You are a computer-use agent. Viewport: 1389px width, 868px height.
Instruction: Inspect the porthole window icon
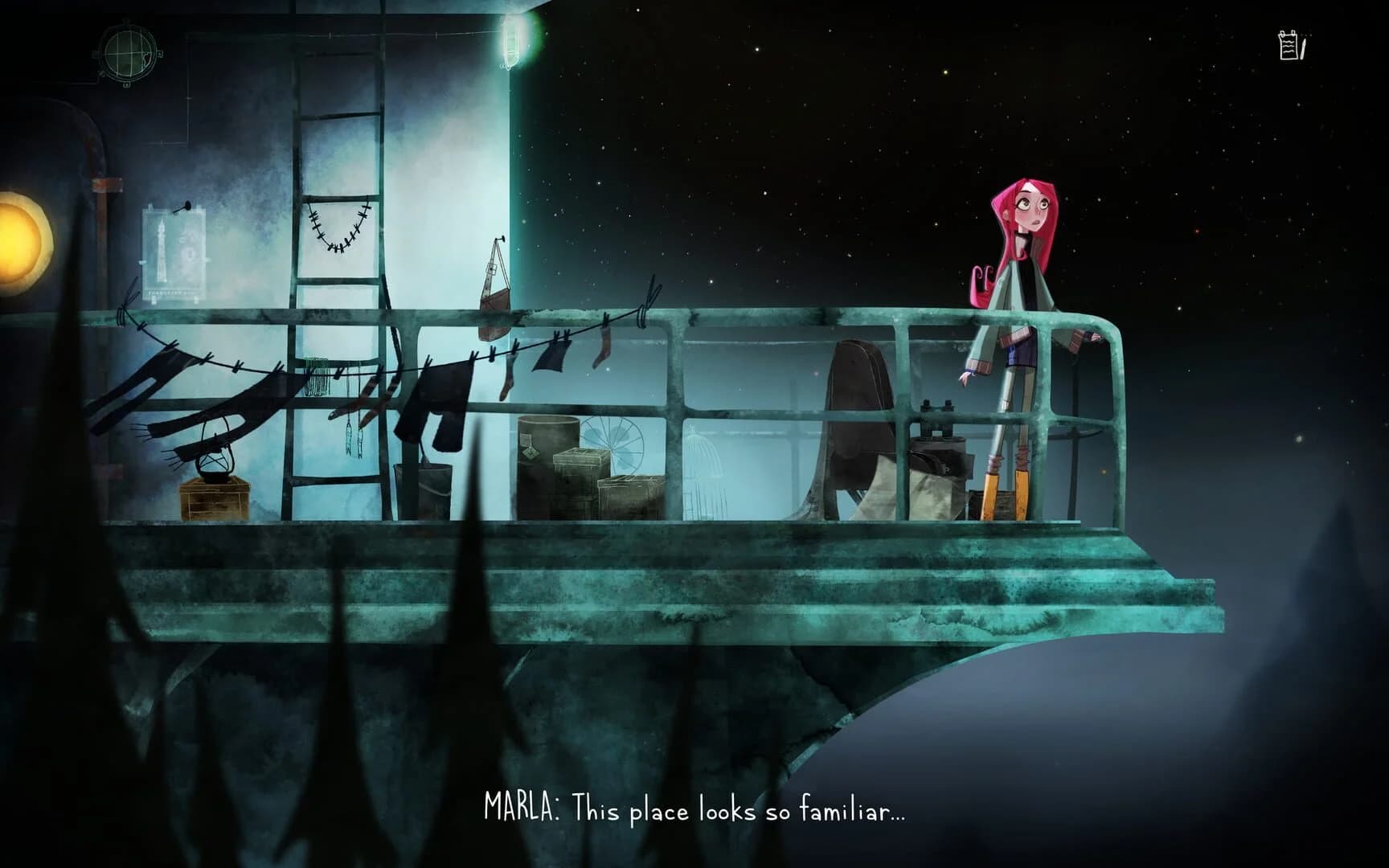(x=129, y=54)
